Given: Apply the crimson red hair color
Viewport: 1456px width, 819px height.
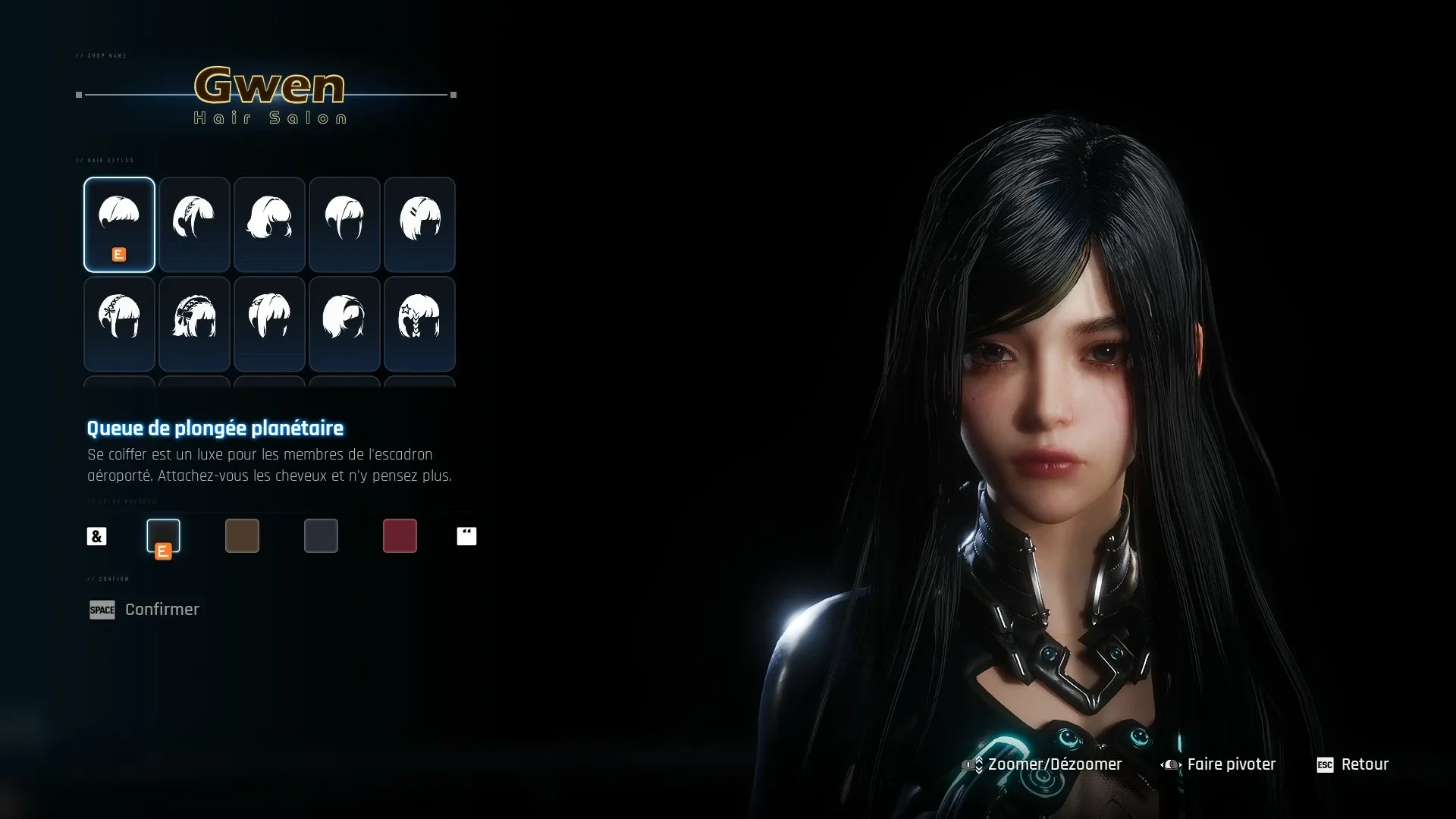Looking at the screenshot, I should tap(400, 535).
